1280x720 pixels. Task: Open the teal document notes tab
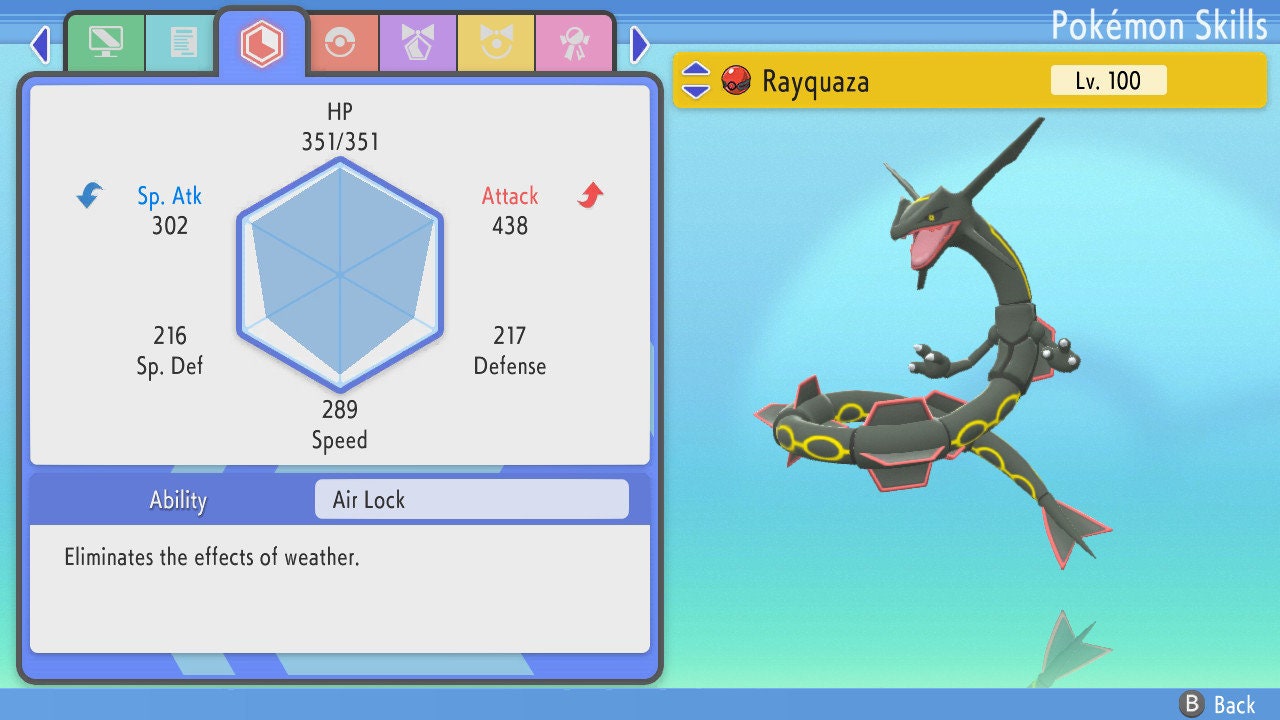click(x=183, y=43)
